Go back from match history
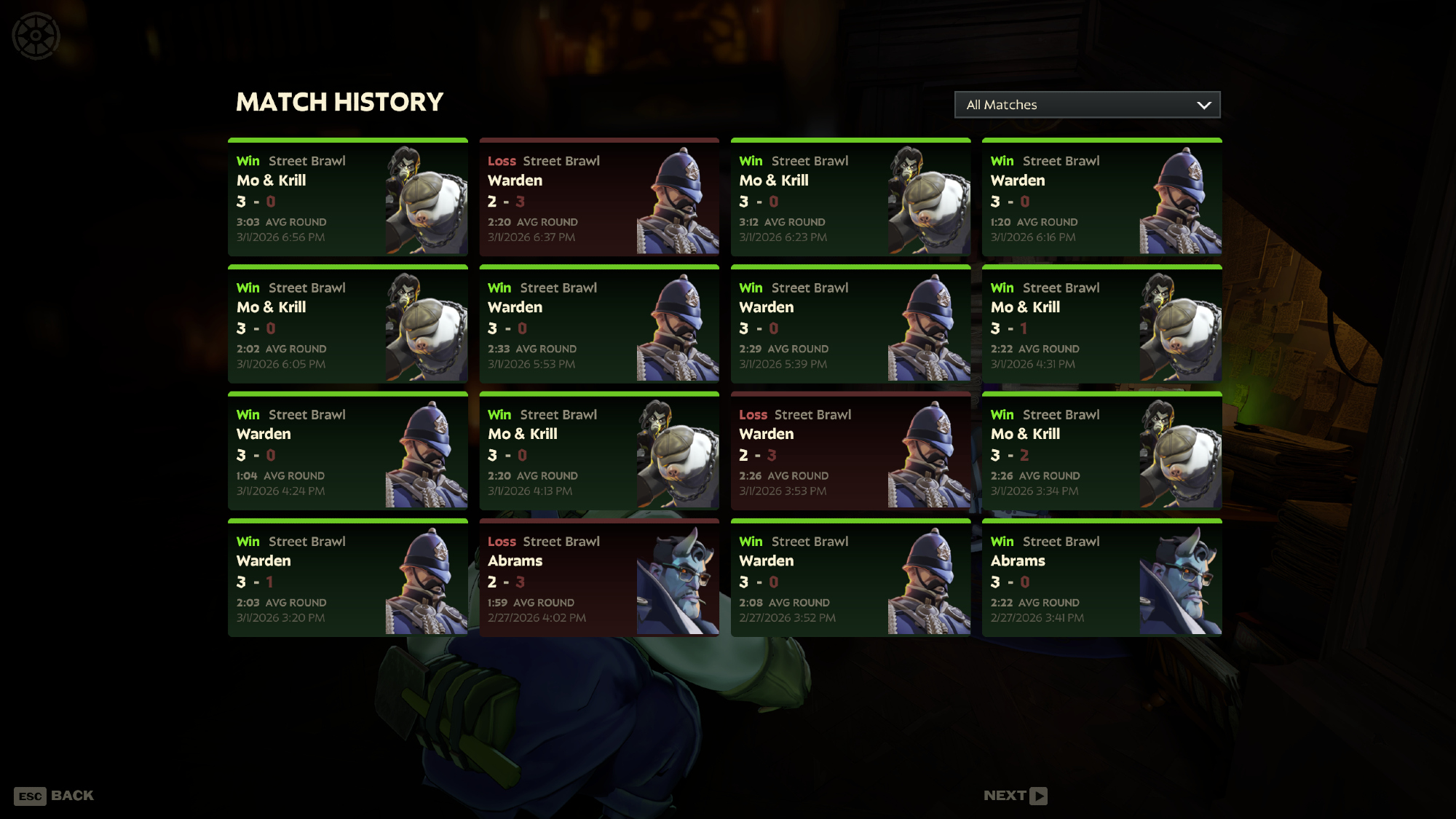Image resolution: width=1456 pixels, height=819 pixels. (x=54, y=796)
